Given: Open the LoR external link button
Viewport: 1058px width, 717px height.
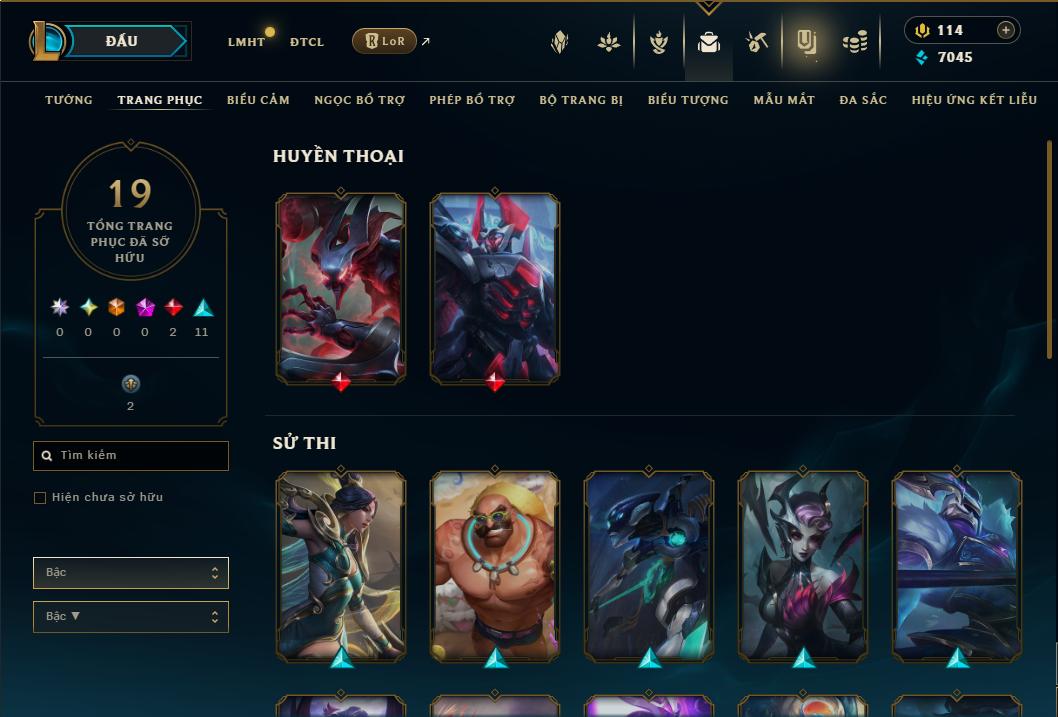Looking at the screenshot, I should click(x=384, y=41).
